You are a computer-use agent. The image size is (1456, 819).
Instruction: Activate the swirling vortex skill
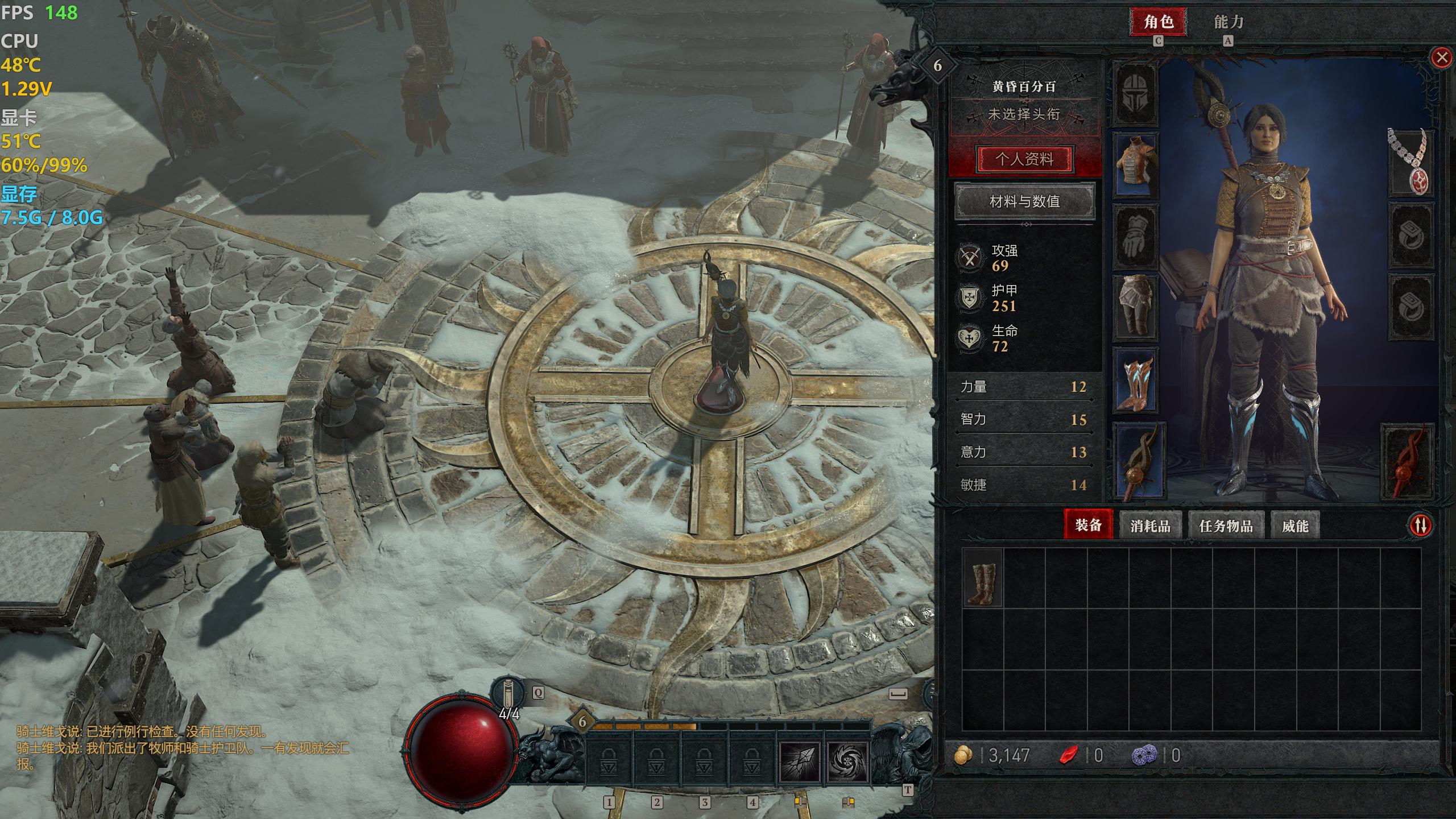pos(847,762)
